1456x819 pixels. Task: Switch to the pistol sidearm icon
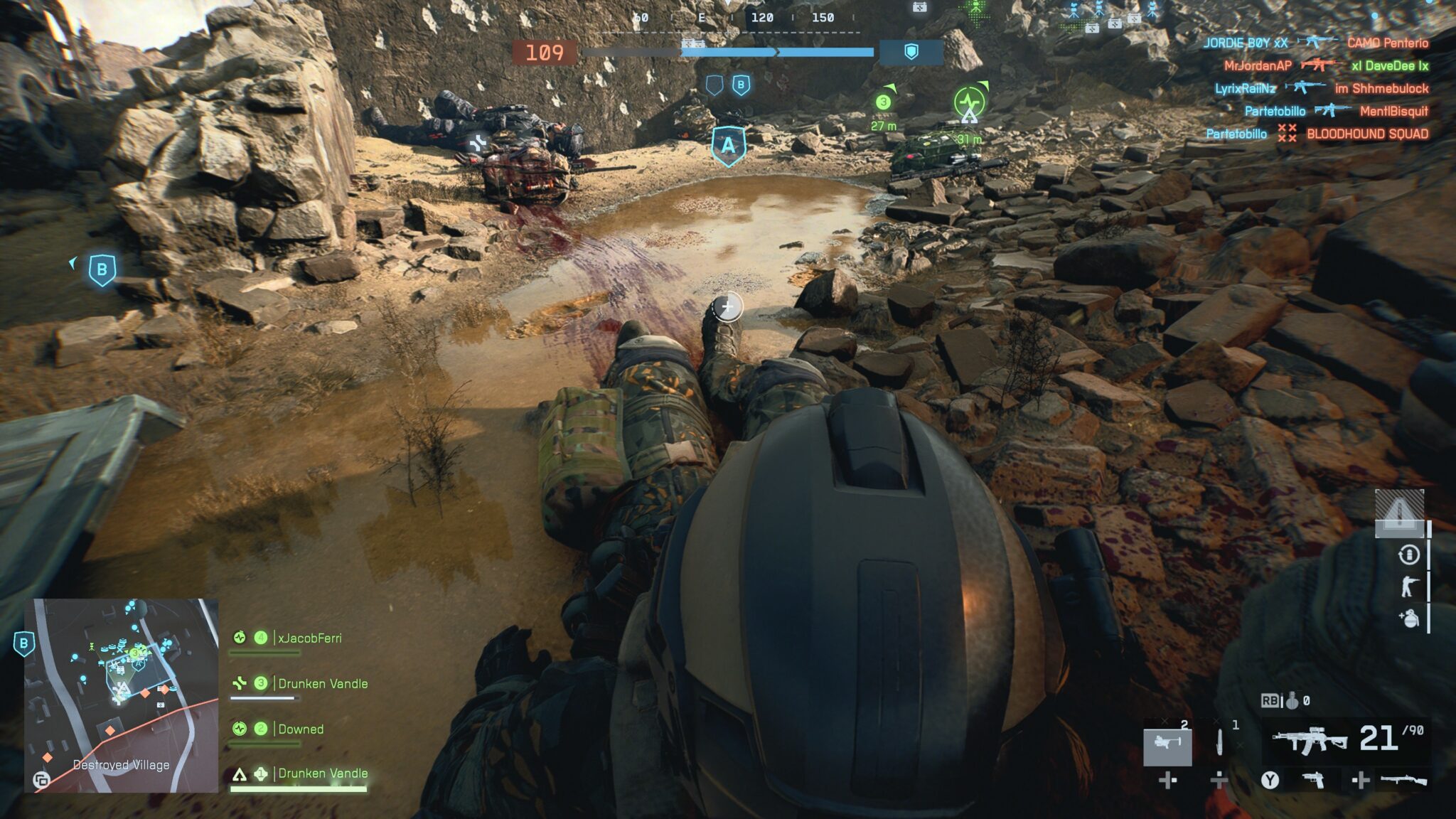[1314, 780]
